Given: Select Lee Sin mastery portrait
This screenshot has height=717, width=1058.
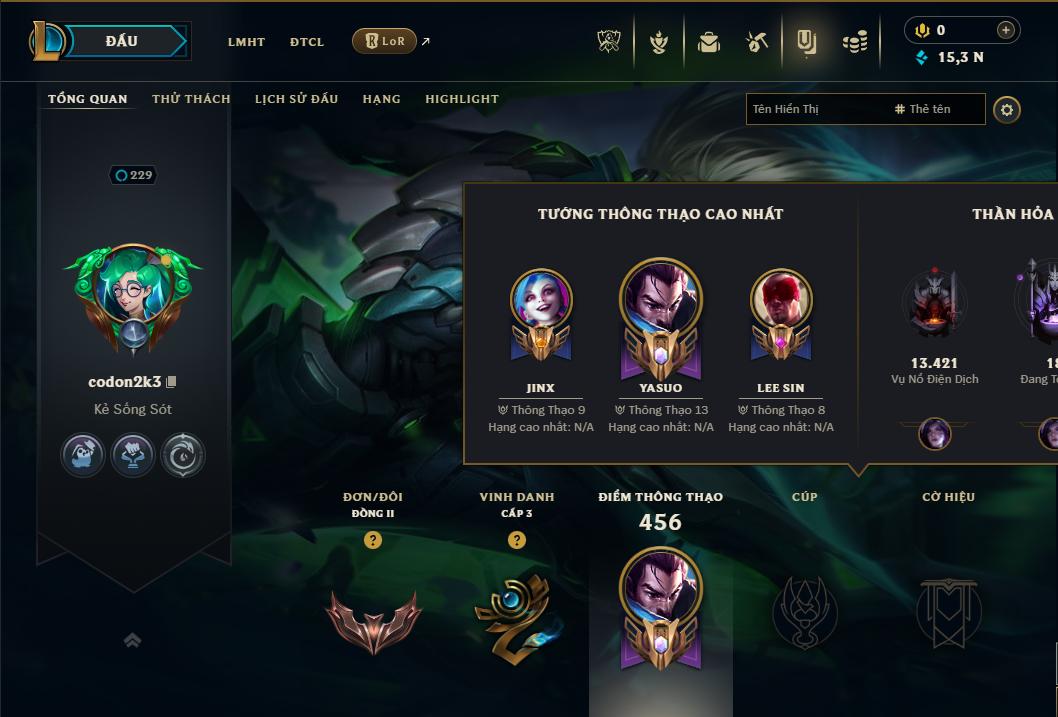Looking at the screenshot, I should (x=781, y=302).
